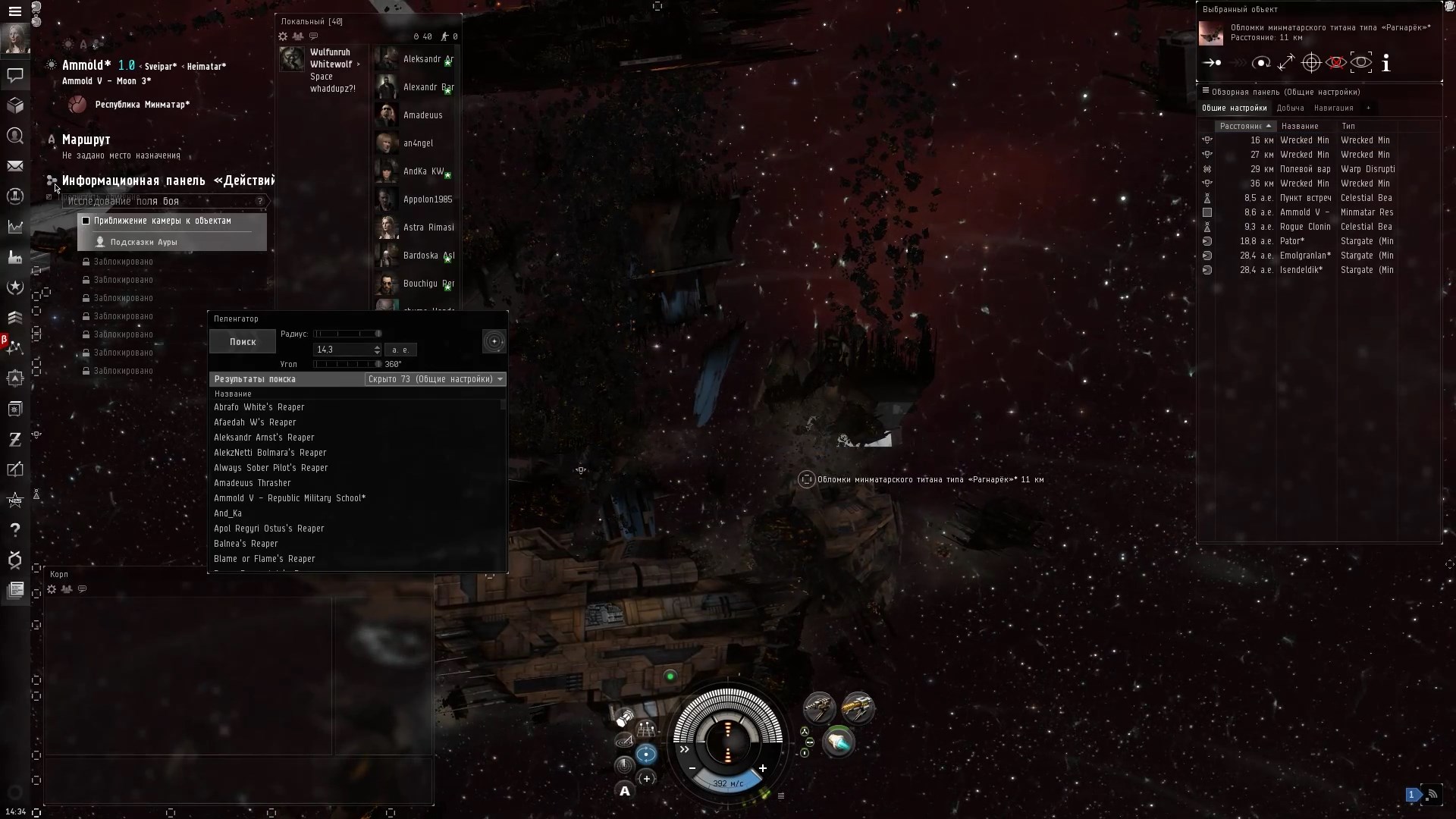
Task: Switch to the 'Добыча' overview tab
Action: point(1290,108)
